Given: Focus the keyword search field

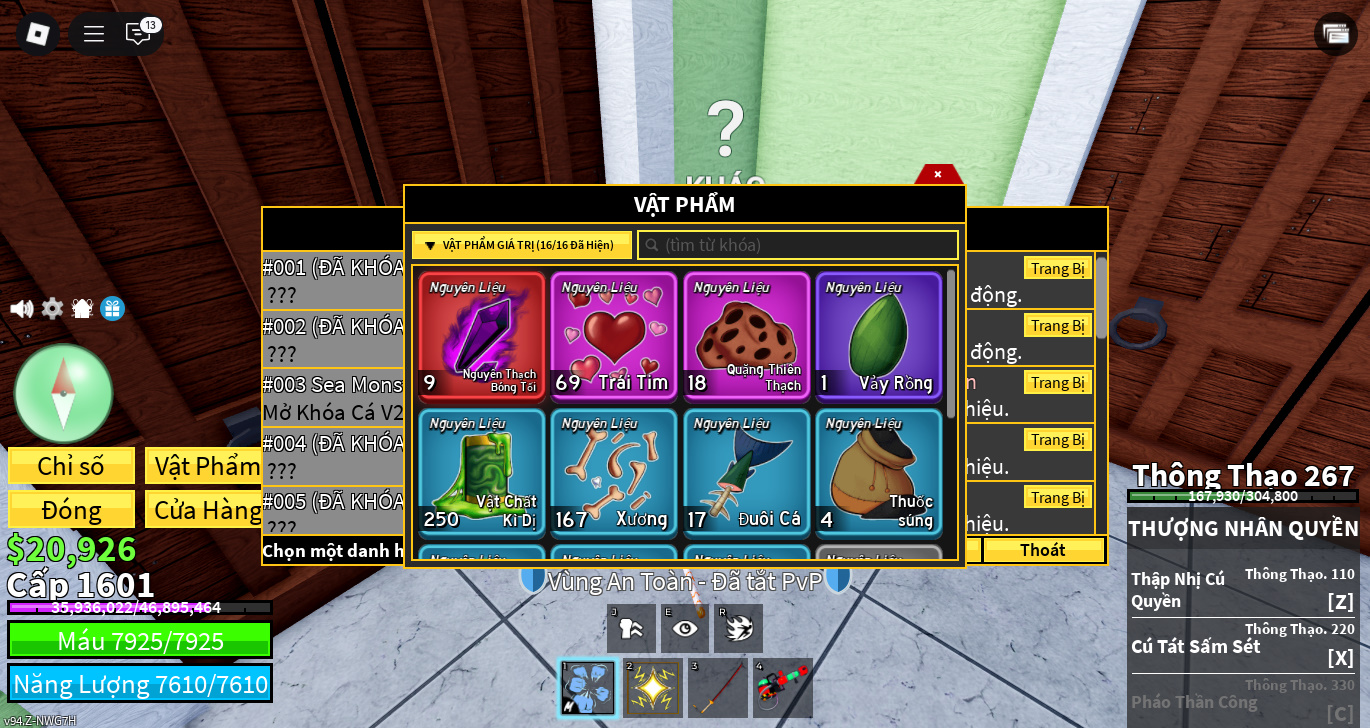Looking at the screenshot, I should pyautogui.click(x=798, y=245).
